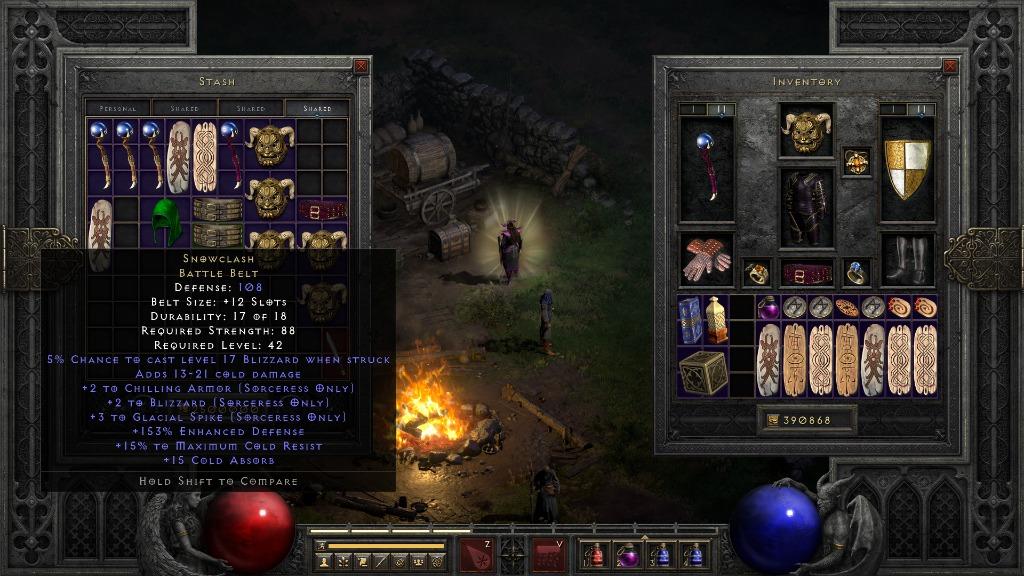The image size is (1024, 576).
Task: Close the Stash window
Action: [x=361, y=67]
